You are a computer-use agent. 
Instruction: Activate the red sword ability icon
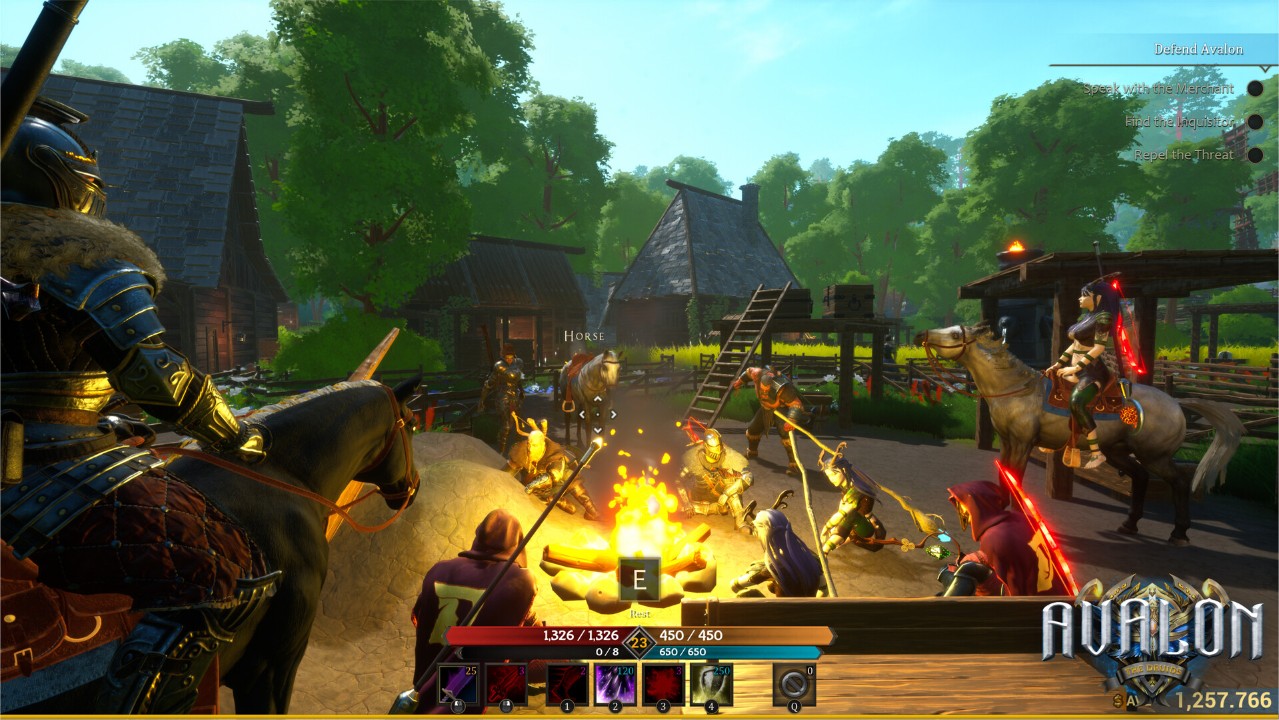(x=506, y=684)
